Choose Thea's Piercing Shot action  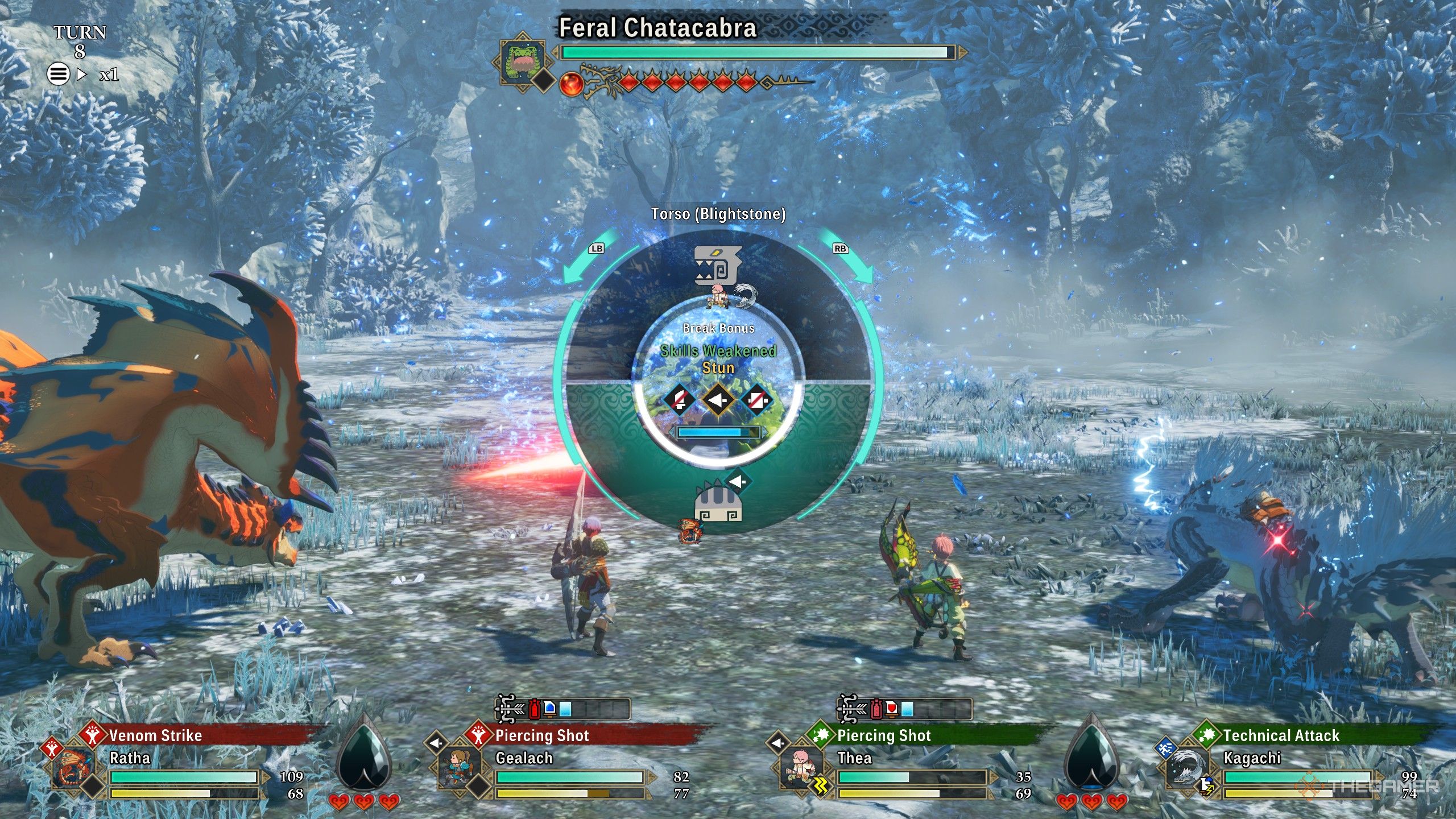(883, 736)
